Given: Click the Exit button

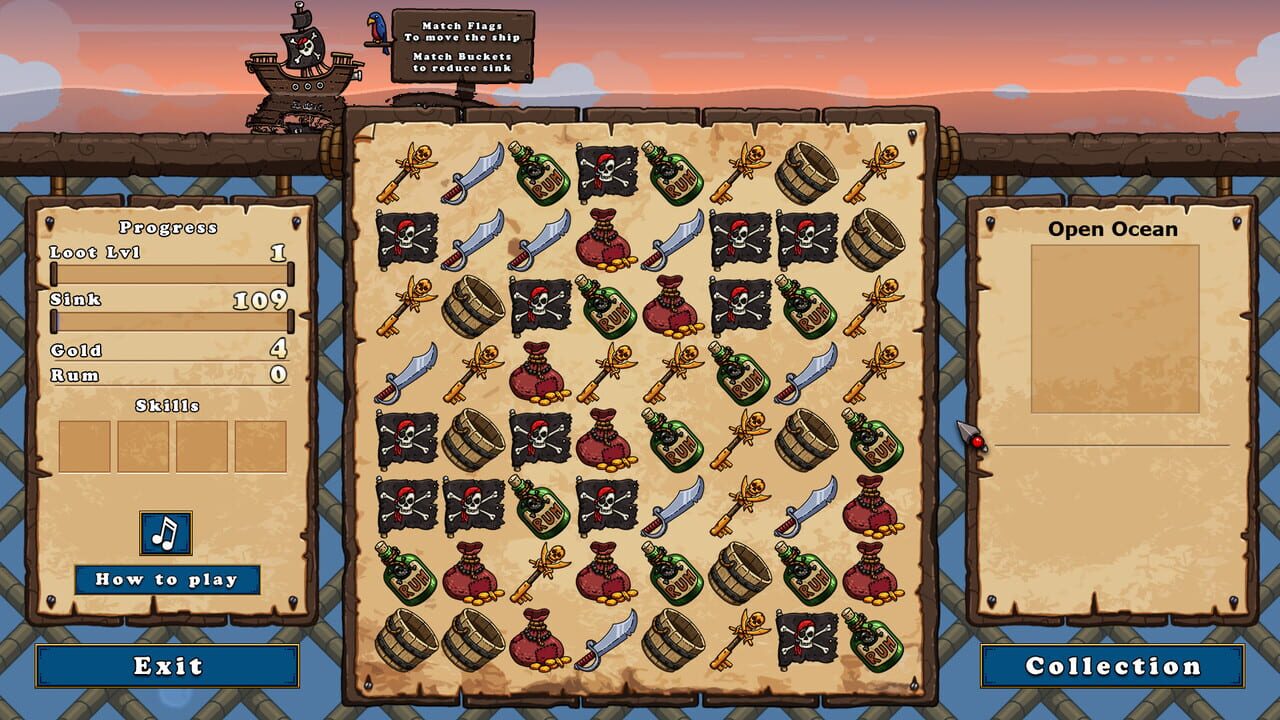Looking at the screenshot, I should click(x=167, y=664).
